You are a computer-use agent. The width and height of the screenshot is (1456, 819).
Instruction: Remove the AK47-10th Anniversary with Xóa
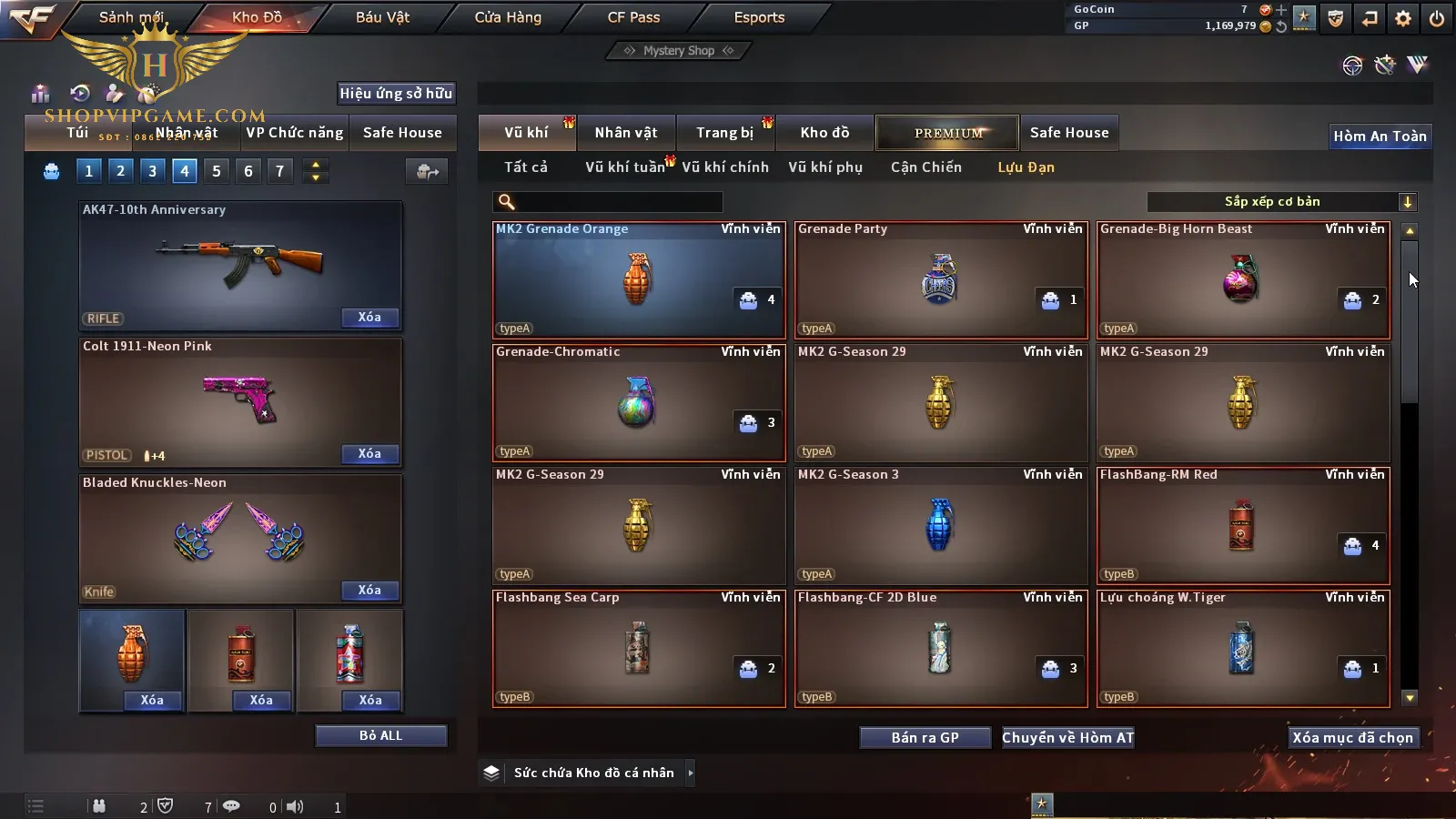tap(369, 318)
